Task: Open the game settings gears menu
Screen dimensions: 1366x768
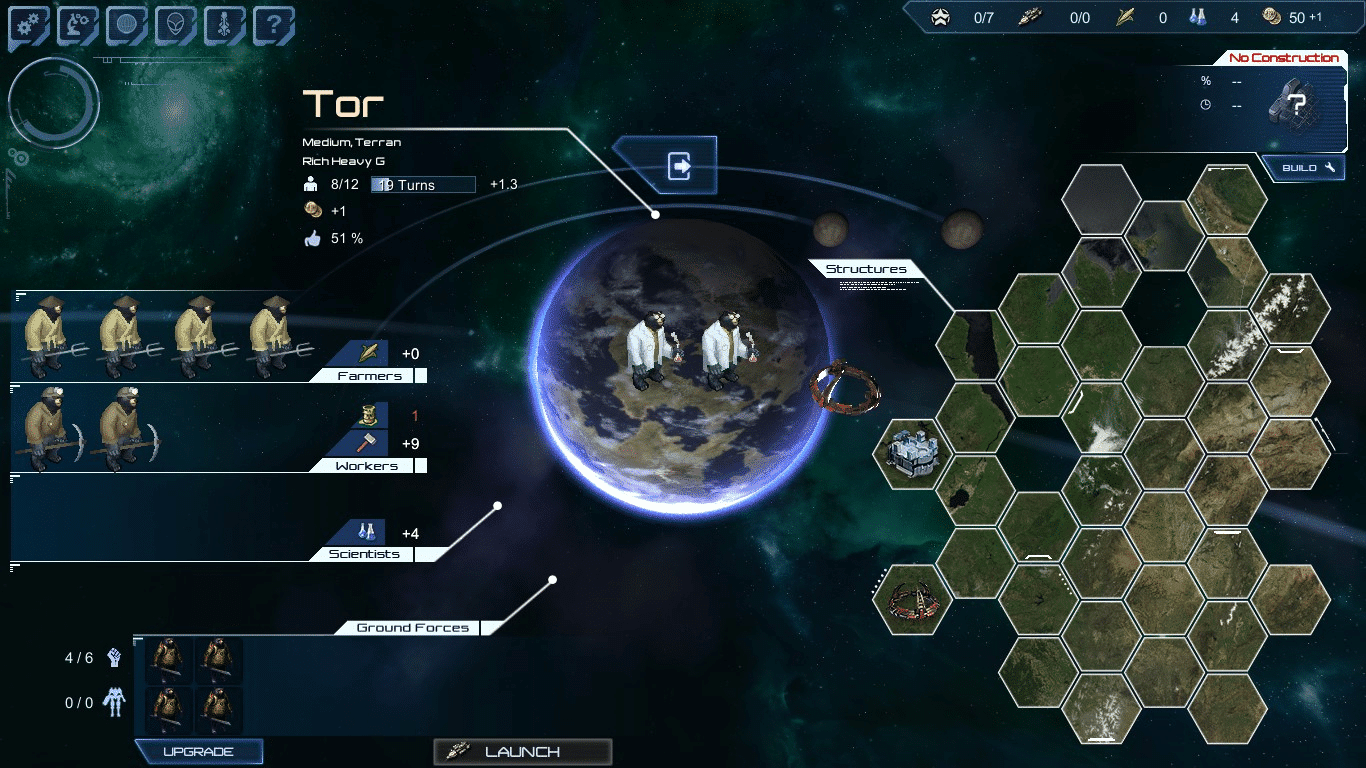Action: pos(28,26)
